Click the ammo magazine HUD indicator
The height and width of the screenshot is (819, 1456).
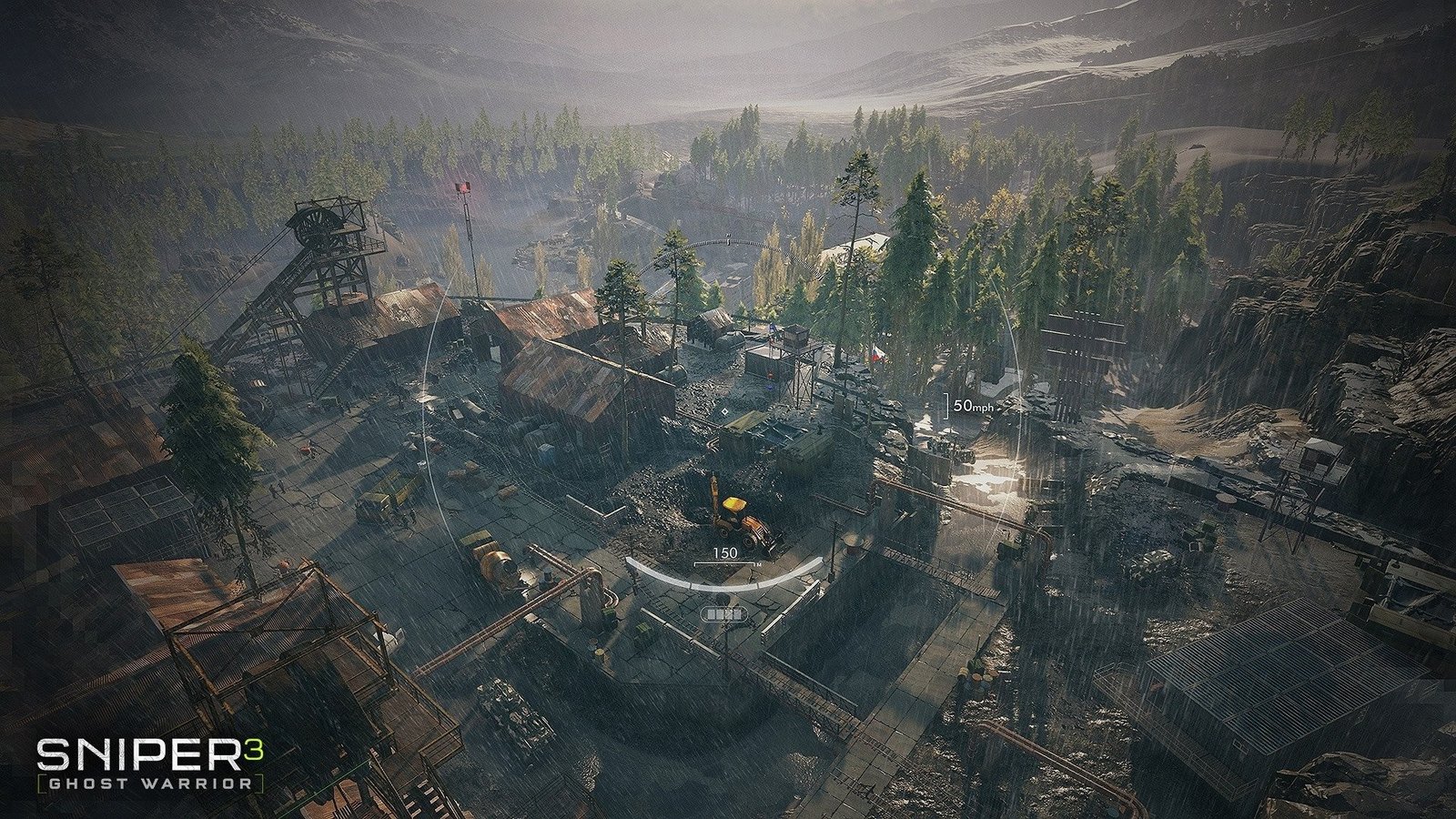pyautogui.click(x=723, y=614)
